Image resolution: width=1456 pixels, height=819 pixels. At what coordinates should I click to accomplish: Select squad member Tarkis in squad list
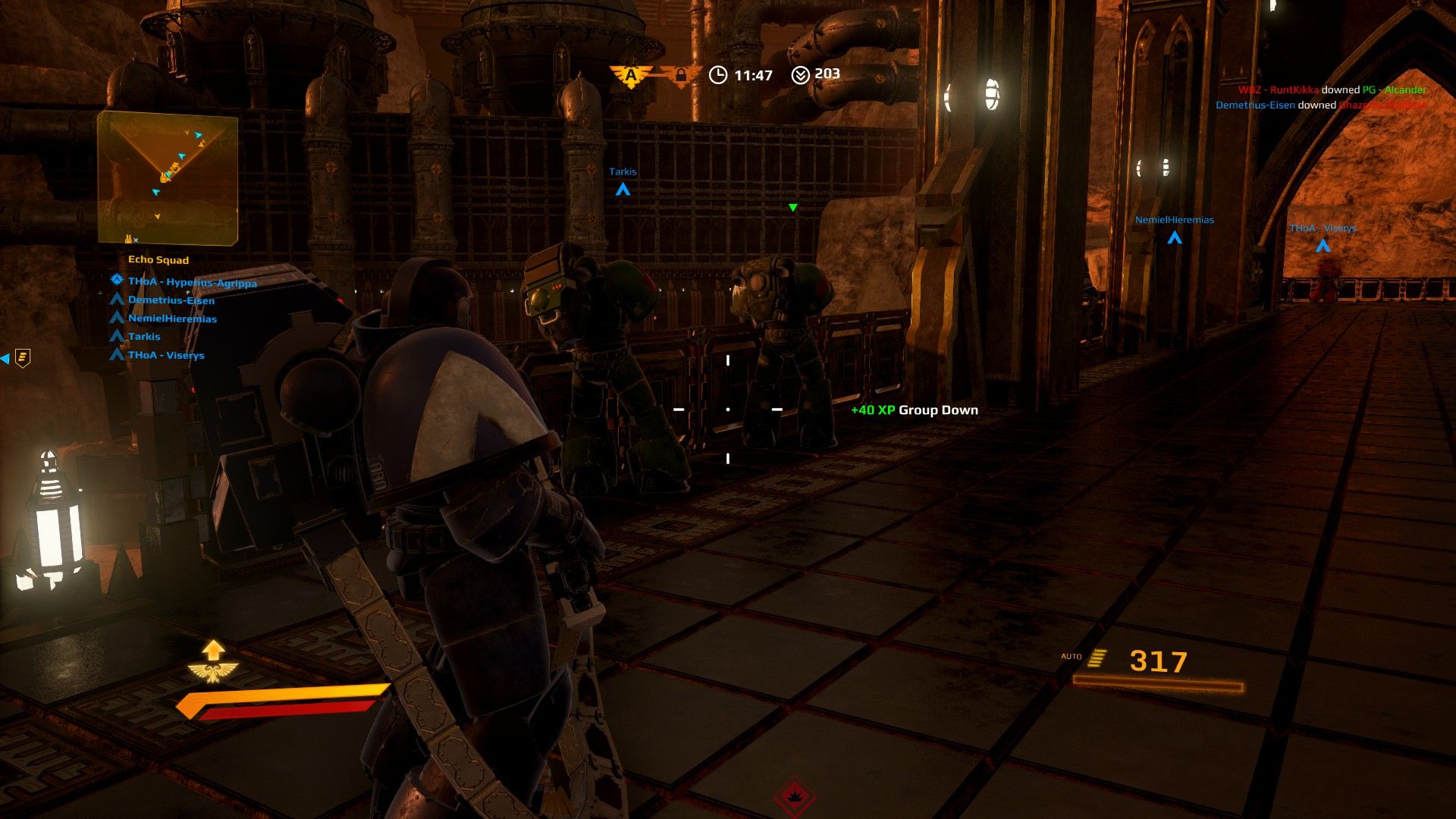tap(144, 337)
